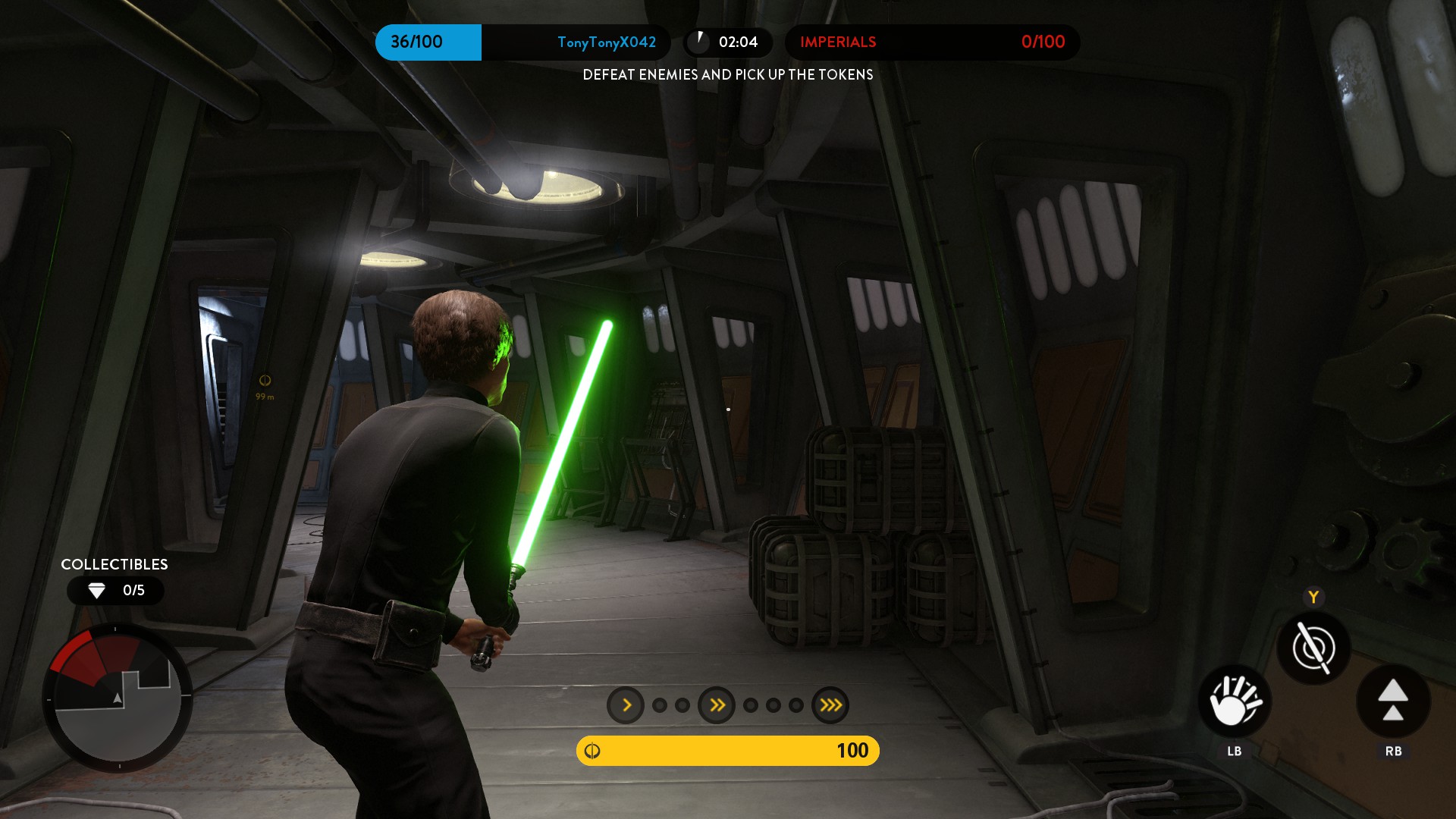Click the 99 m objective waypoint marker
1456x819 pixels.
pyautogui.click(x=265, y=381)
